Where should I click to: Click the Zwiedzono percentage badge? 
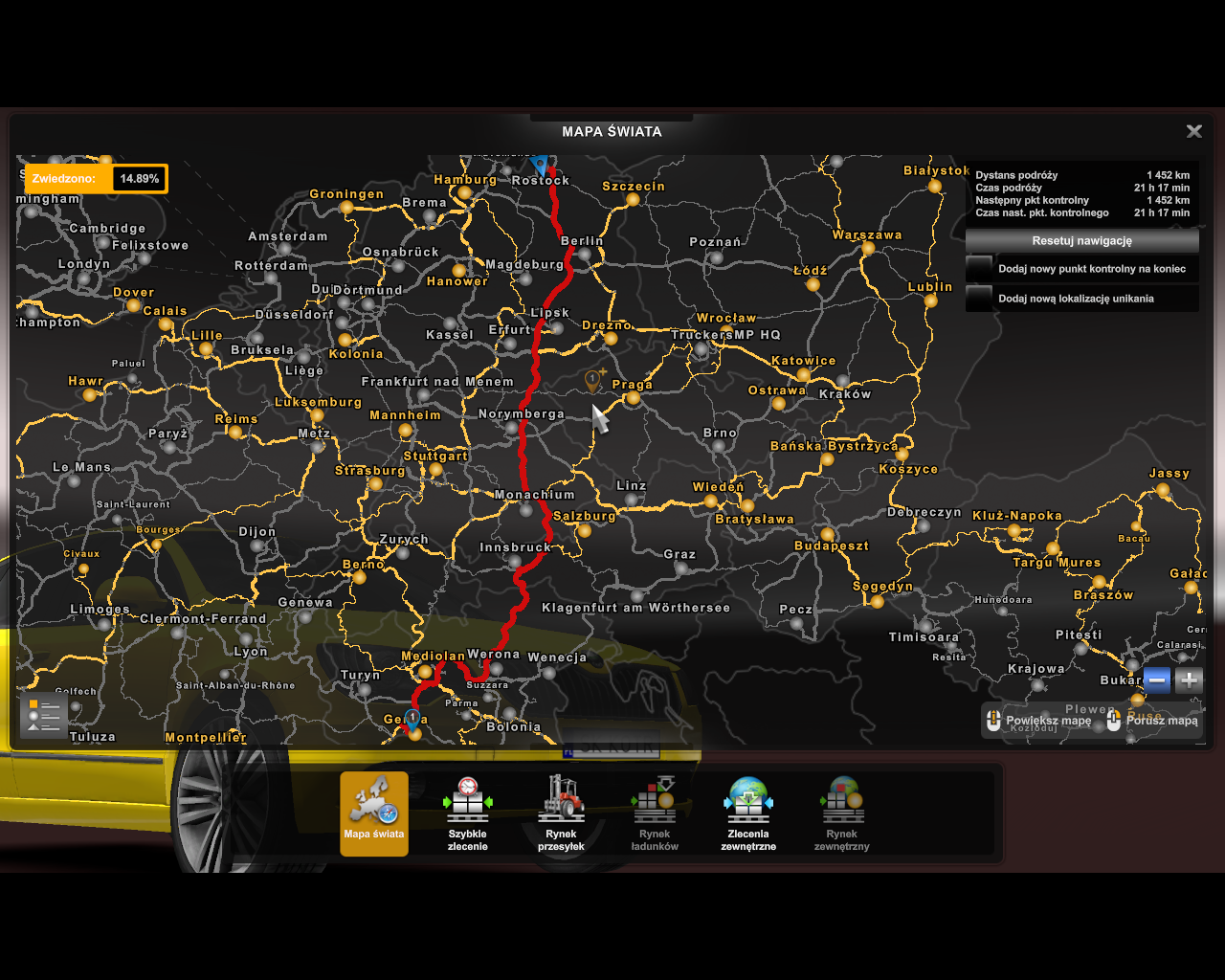(140, 179)
